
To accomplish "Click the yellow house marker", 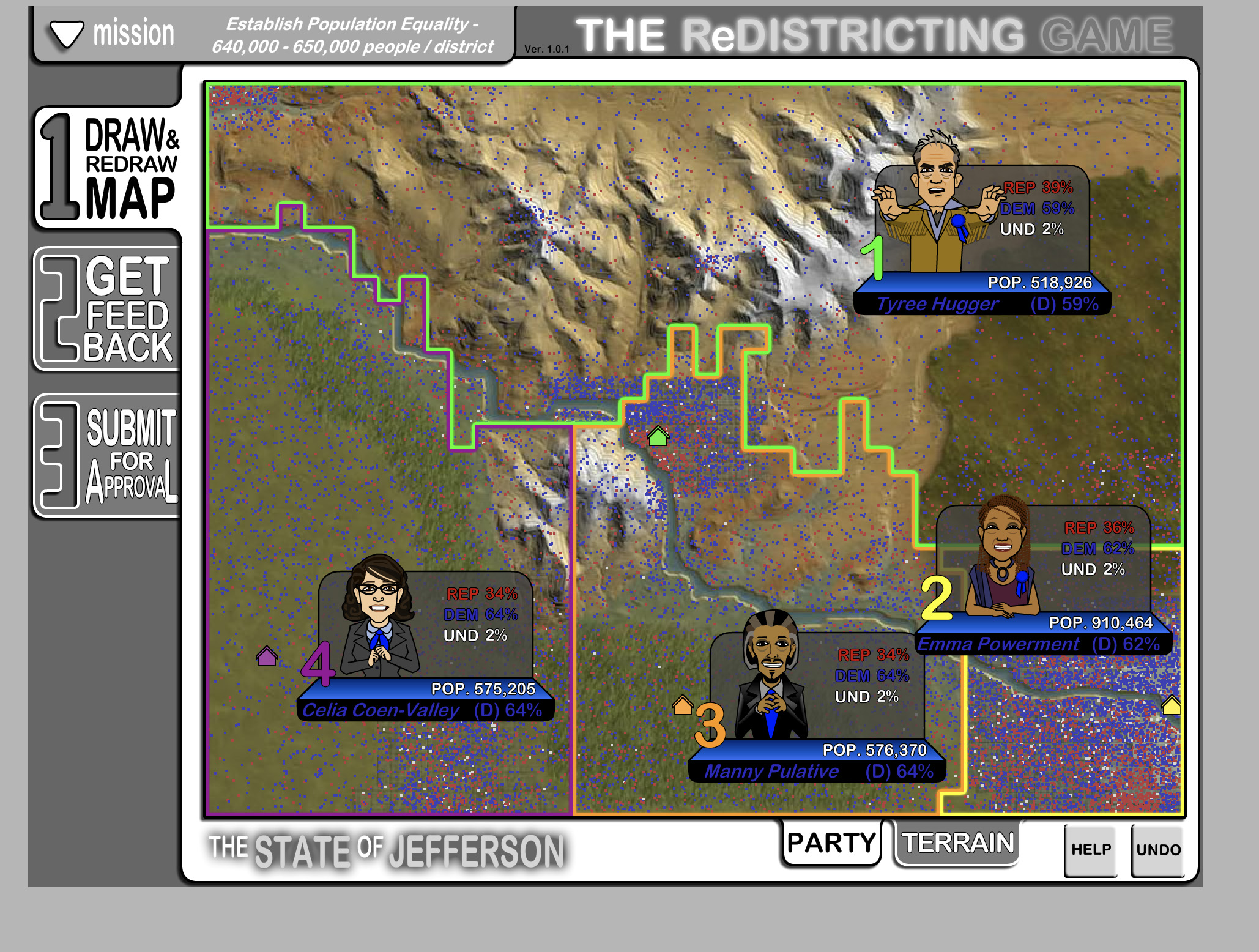I will tap(1172, 705).
